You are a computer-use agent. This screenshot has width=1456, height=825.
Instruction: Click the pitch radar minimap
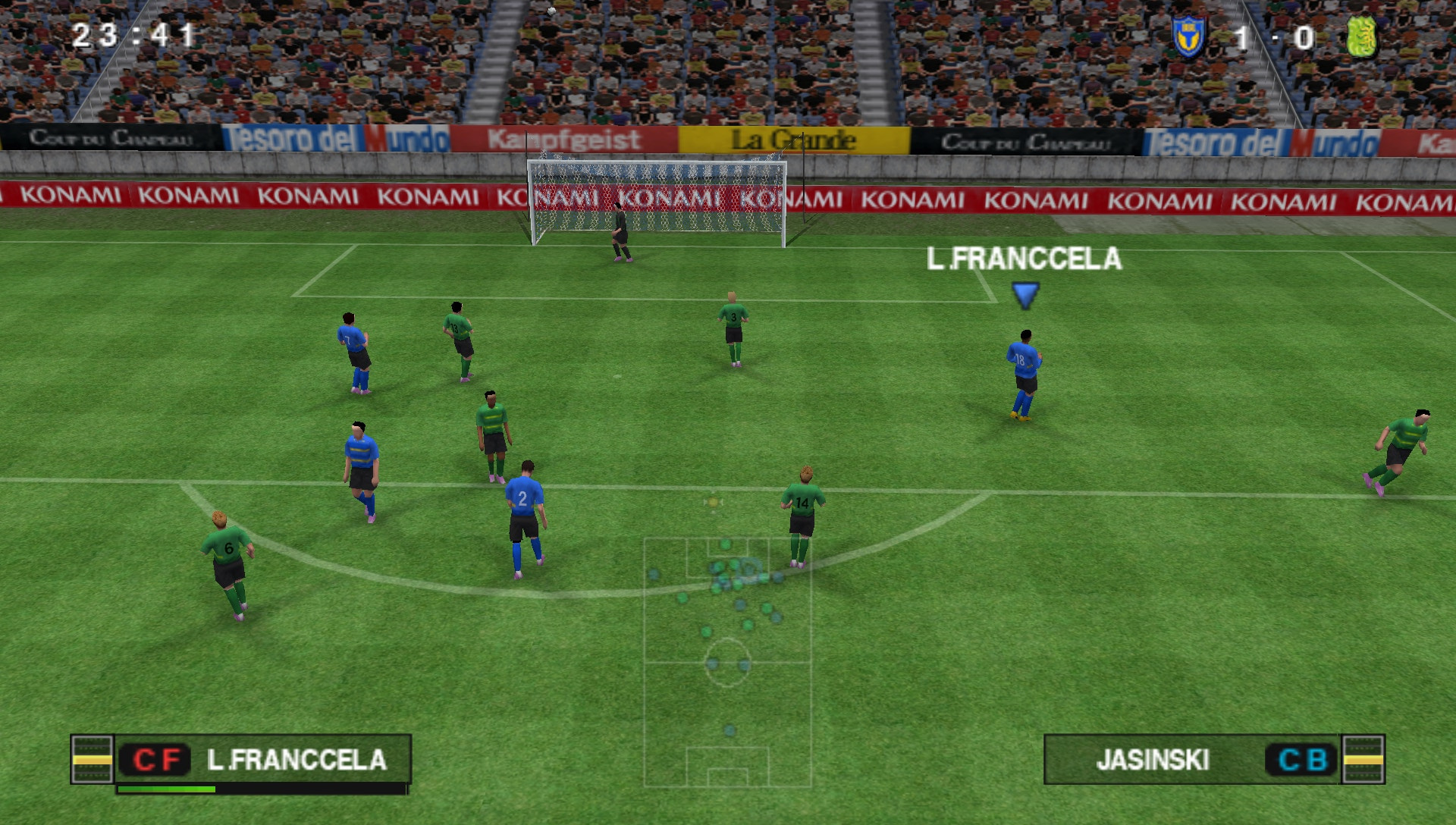727,662
